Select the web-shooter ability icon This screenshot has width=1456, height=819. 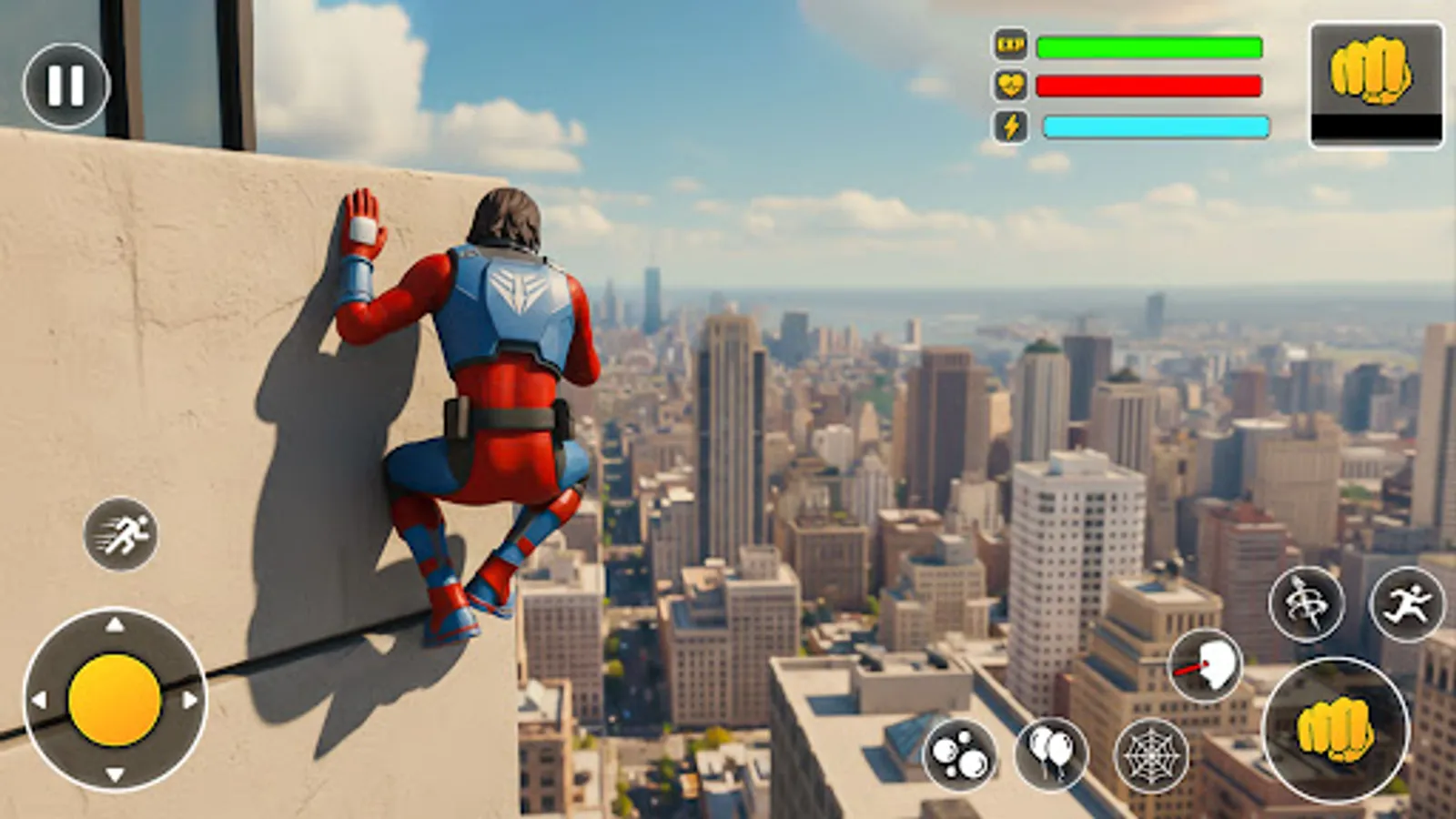tap(1151, 756)
